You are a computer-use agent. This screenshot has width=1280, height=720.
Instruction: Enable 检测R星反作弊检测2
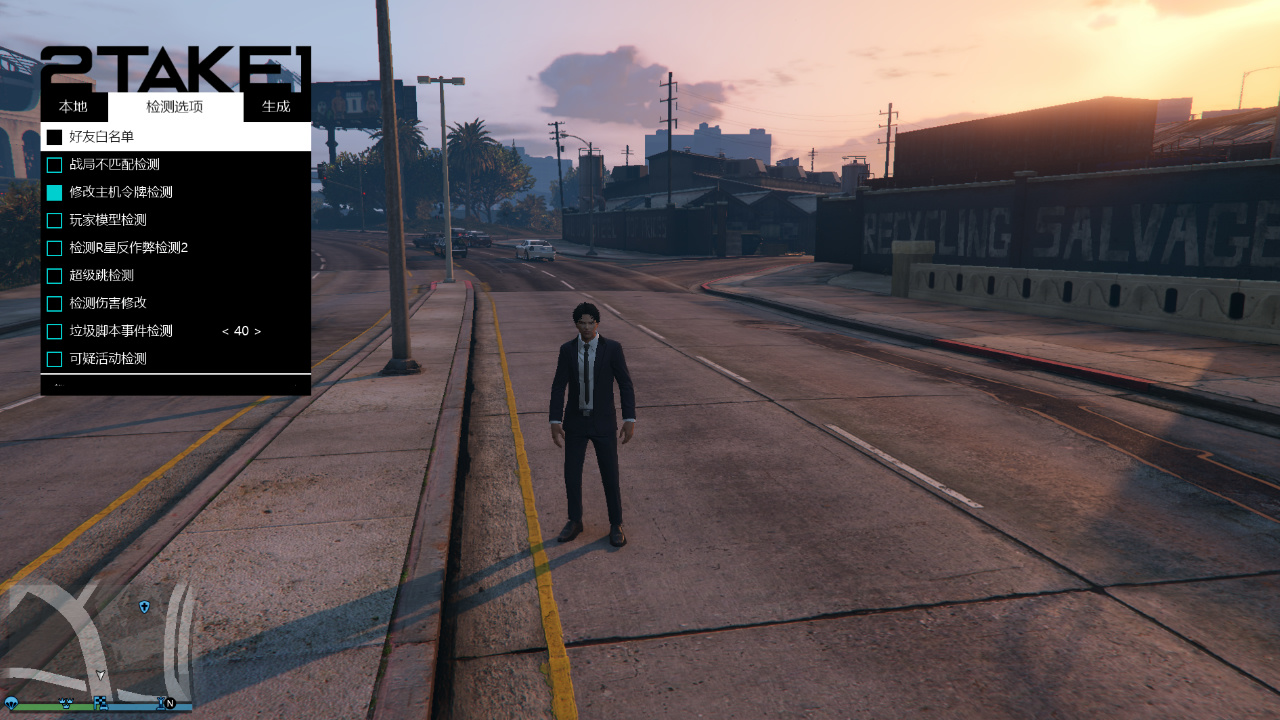(x=55, y=248)
